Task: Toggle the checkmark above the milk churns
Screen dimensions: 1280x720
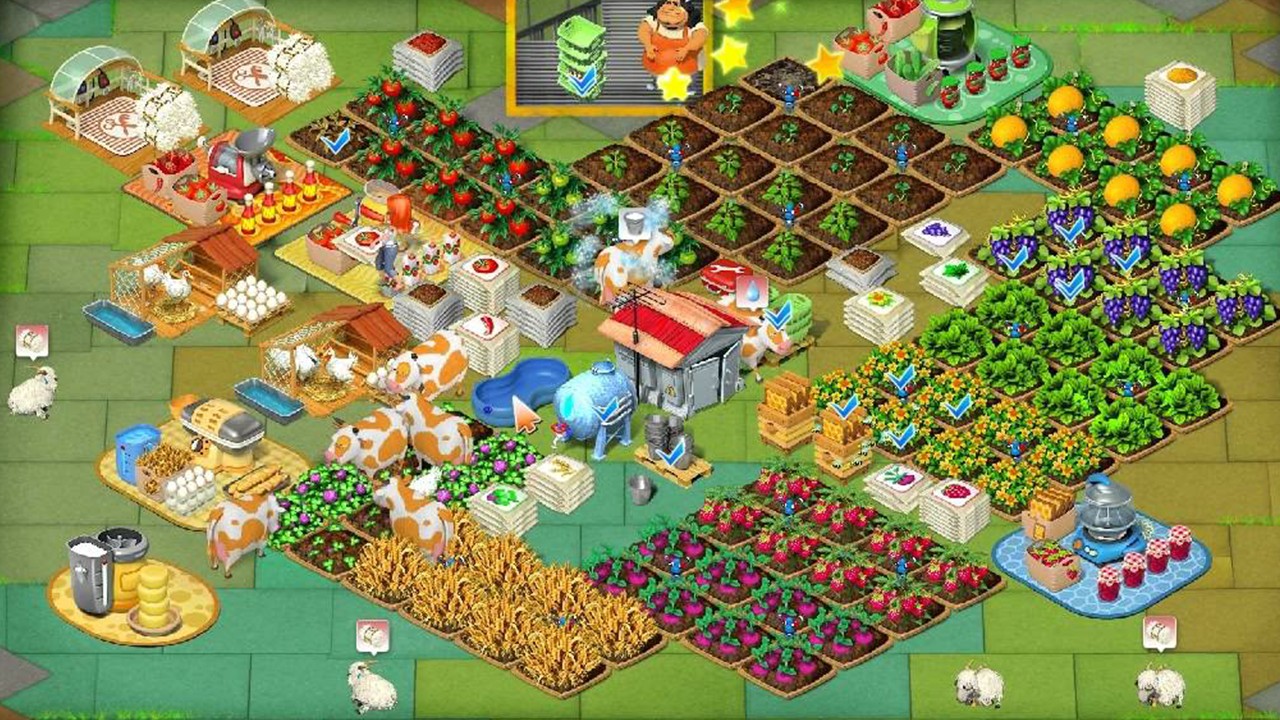Action: point(671,454)
